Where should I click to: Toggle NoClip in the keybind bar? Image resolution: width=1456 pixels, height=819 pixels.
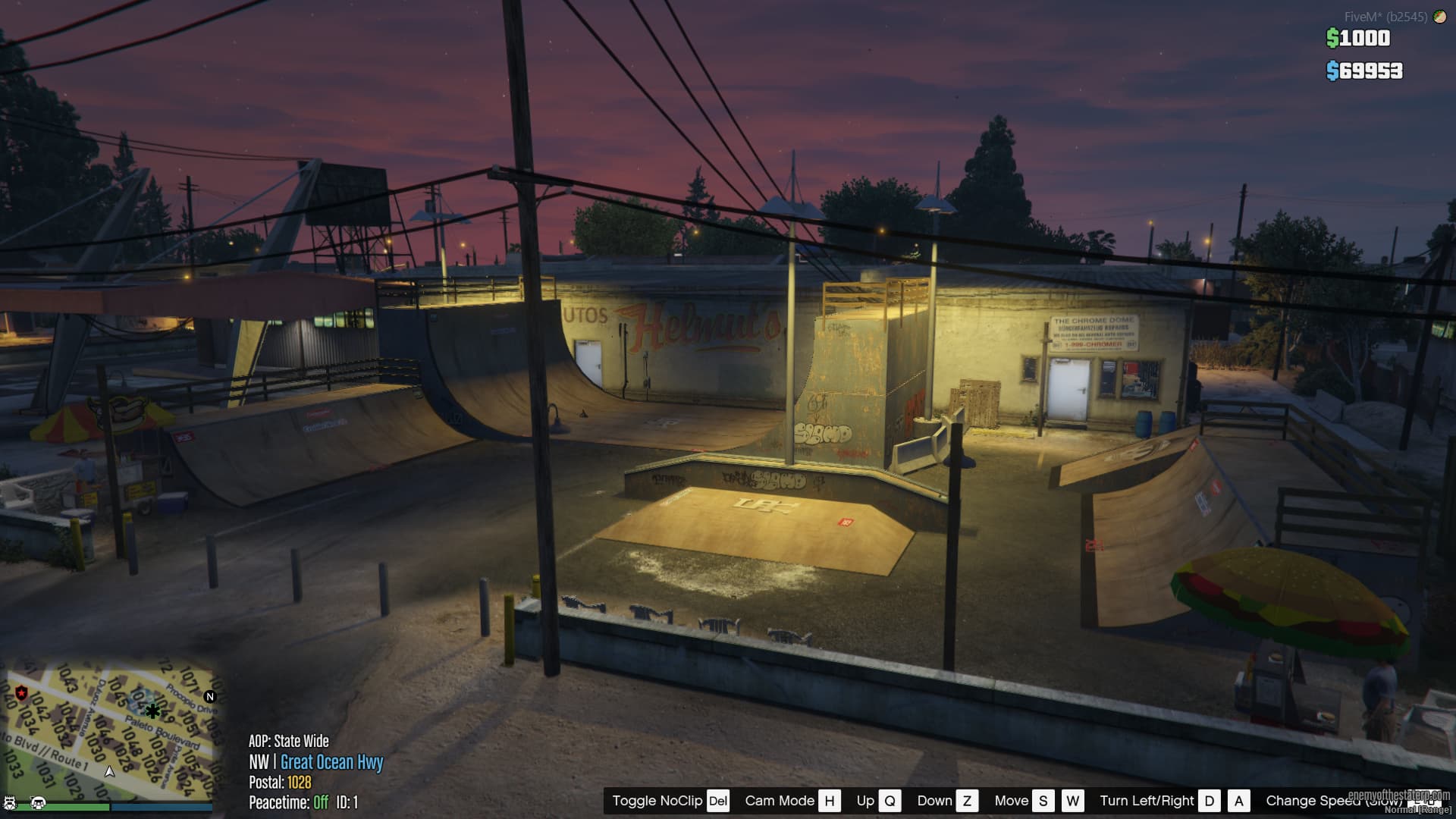(x=659, y=801)
